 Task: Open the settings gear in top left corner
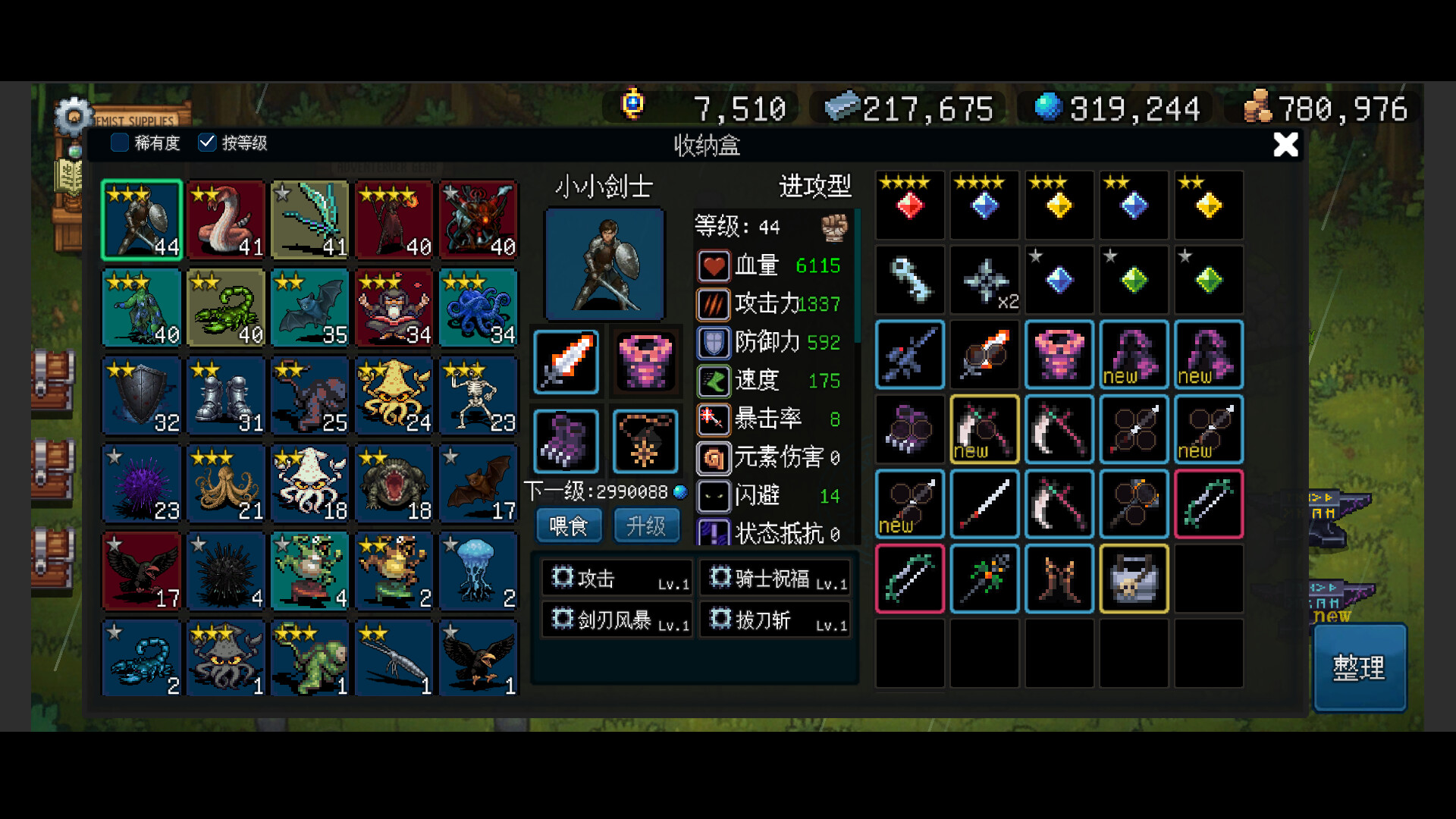(x=73, y=115)
